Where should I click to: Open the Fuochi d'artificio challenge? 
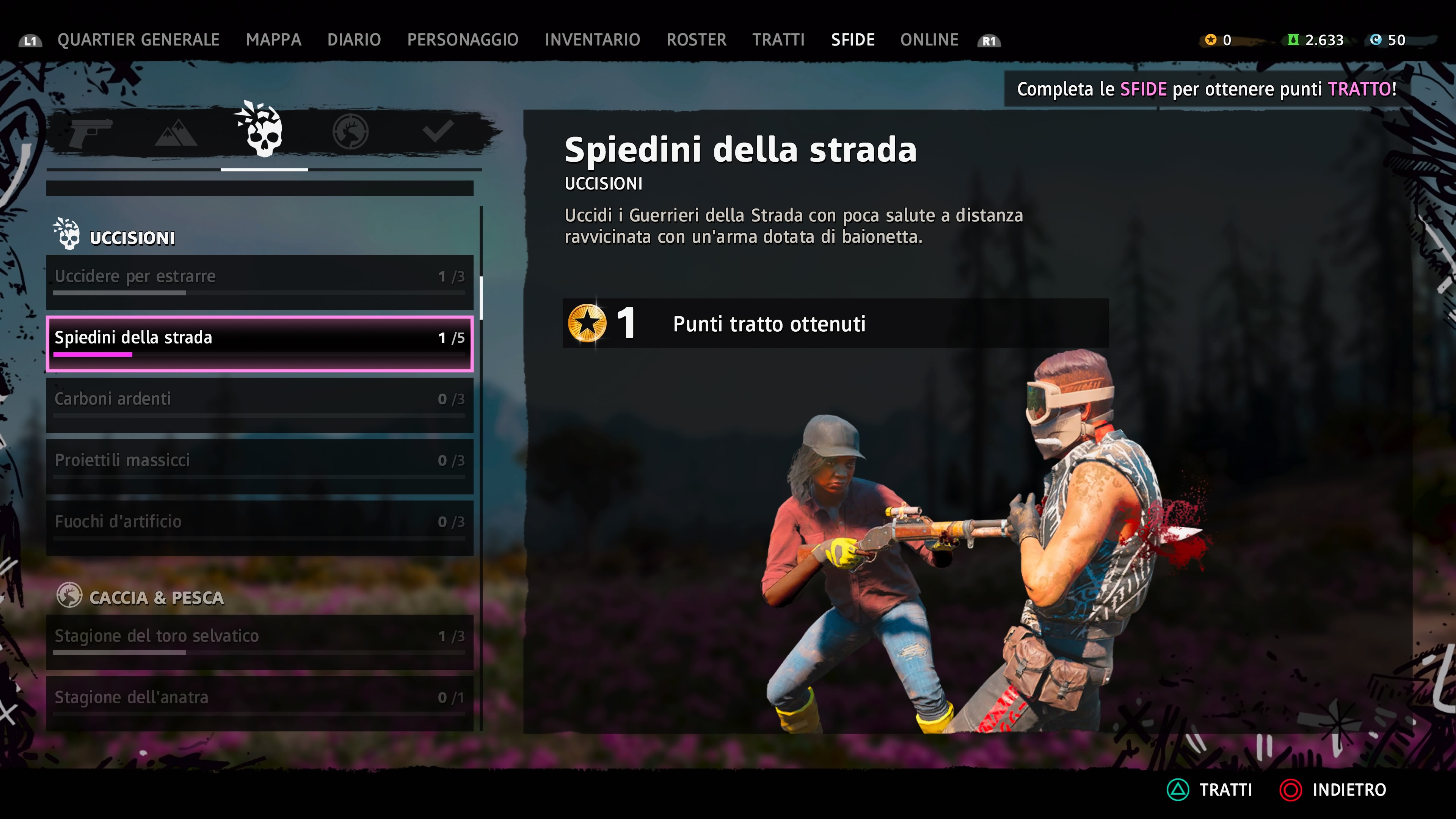pos(259,527)
